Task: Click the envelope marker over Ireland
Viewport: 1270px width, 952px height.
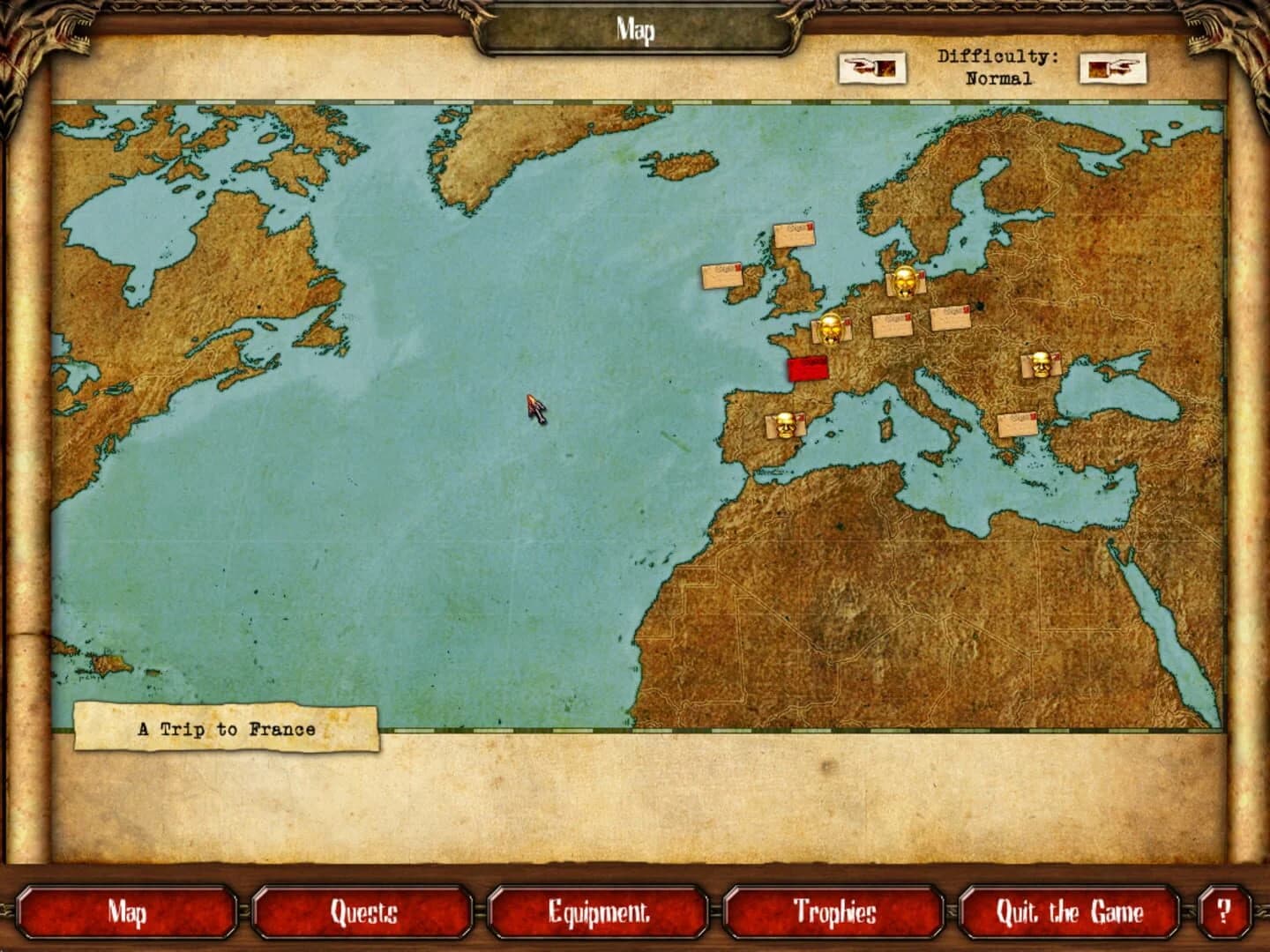Action: coord(724,278)
